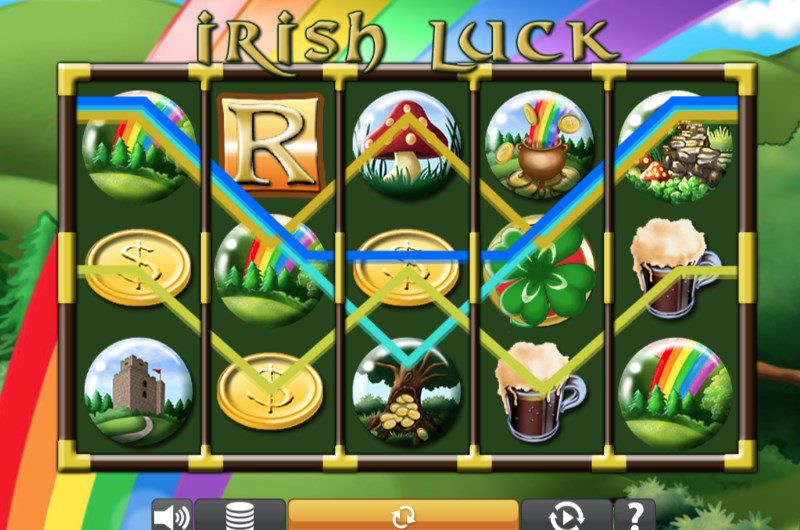Screen dimensions: 800x530
Task: Open the question mark help screen
Action: [x=635, y=516]
